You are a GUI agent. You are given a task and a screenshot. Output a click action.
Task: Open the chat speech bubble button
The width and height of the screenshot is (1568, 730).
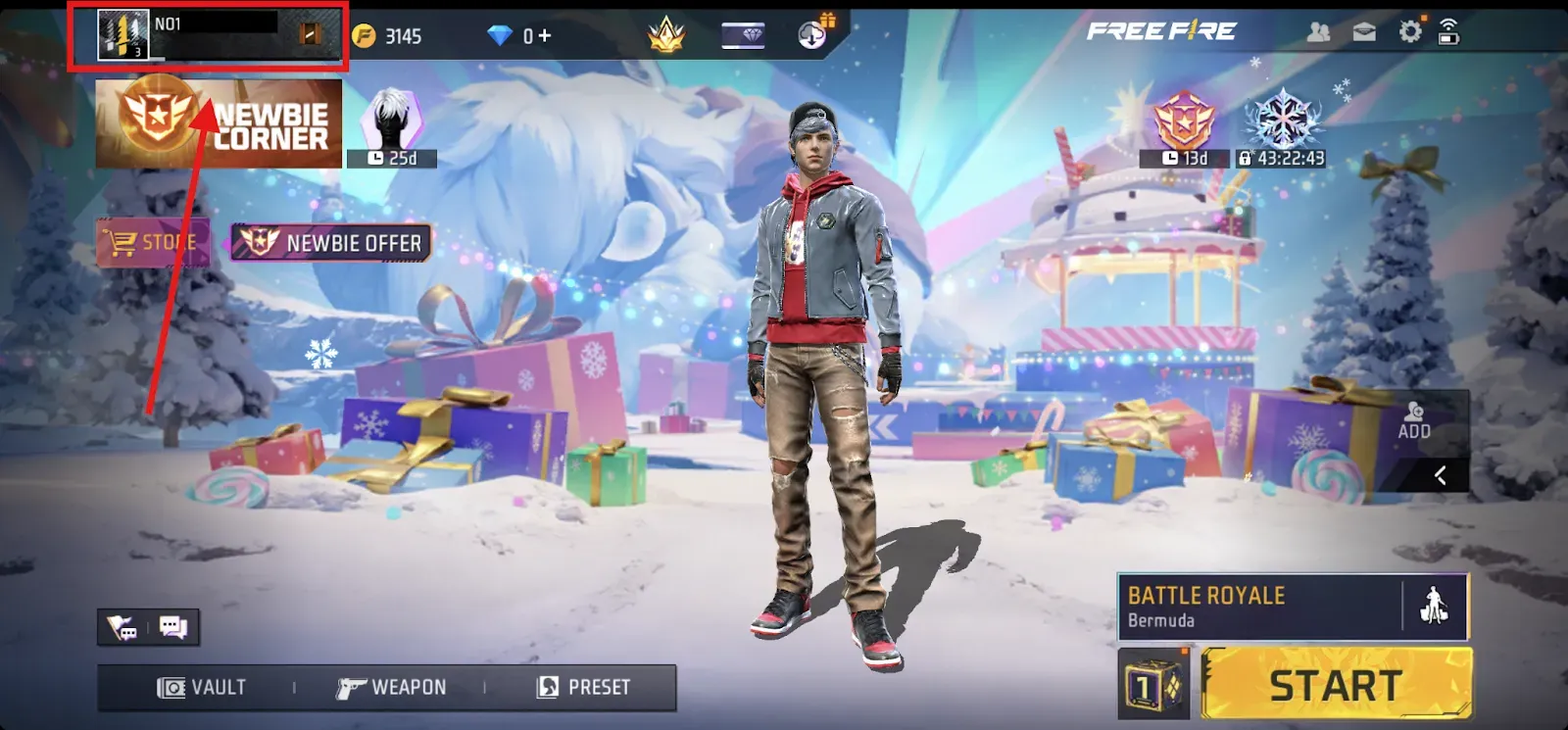(x=172, y=627)
